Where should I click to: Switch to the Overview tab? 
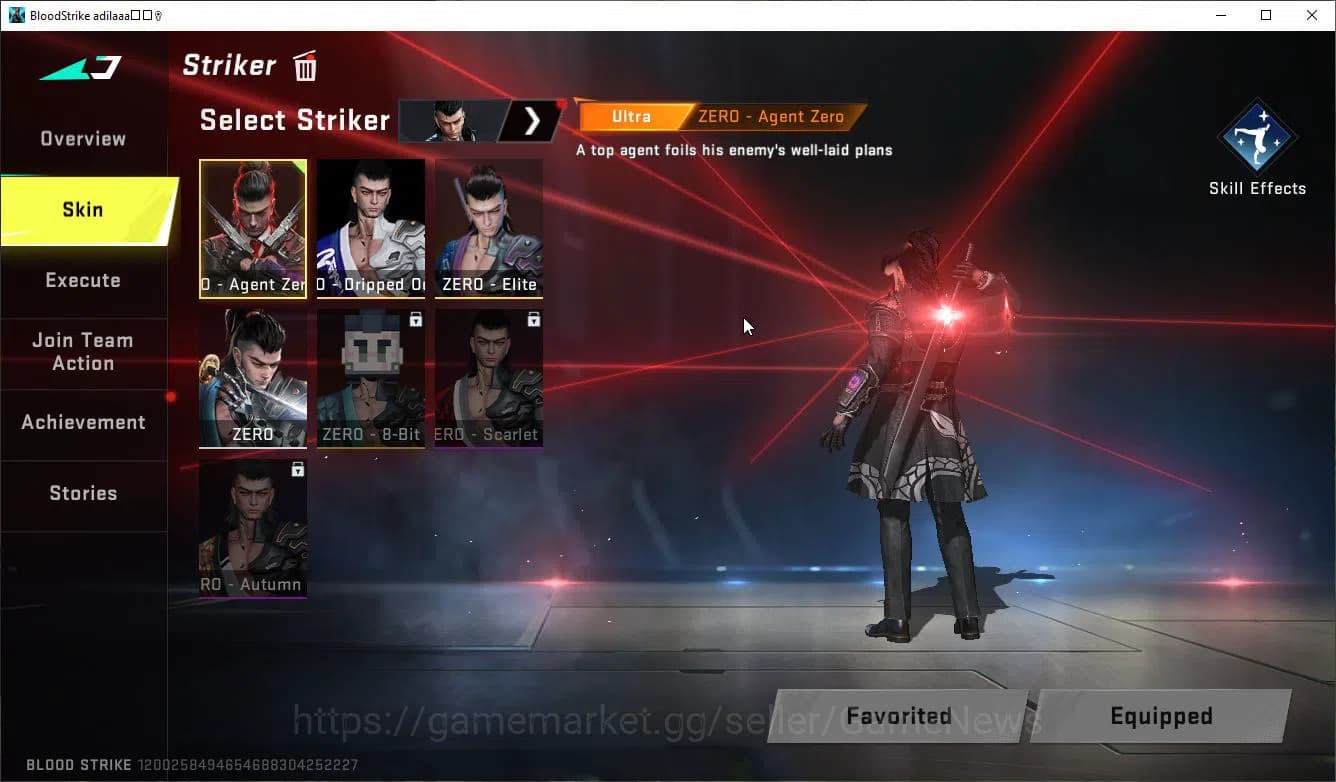[81, 138]
